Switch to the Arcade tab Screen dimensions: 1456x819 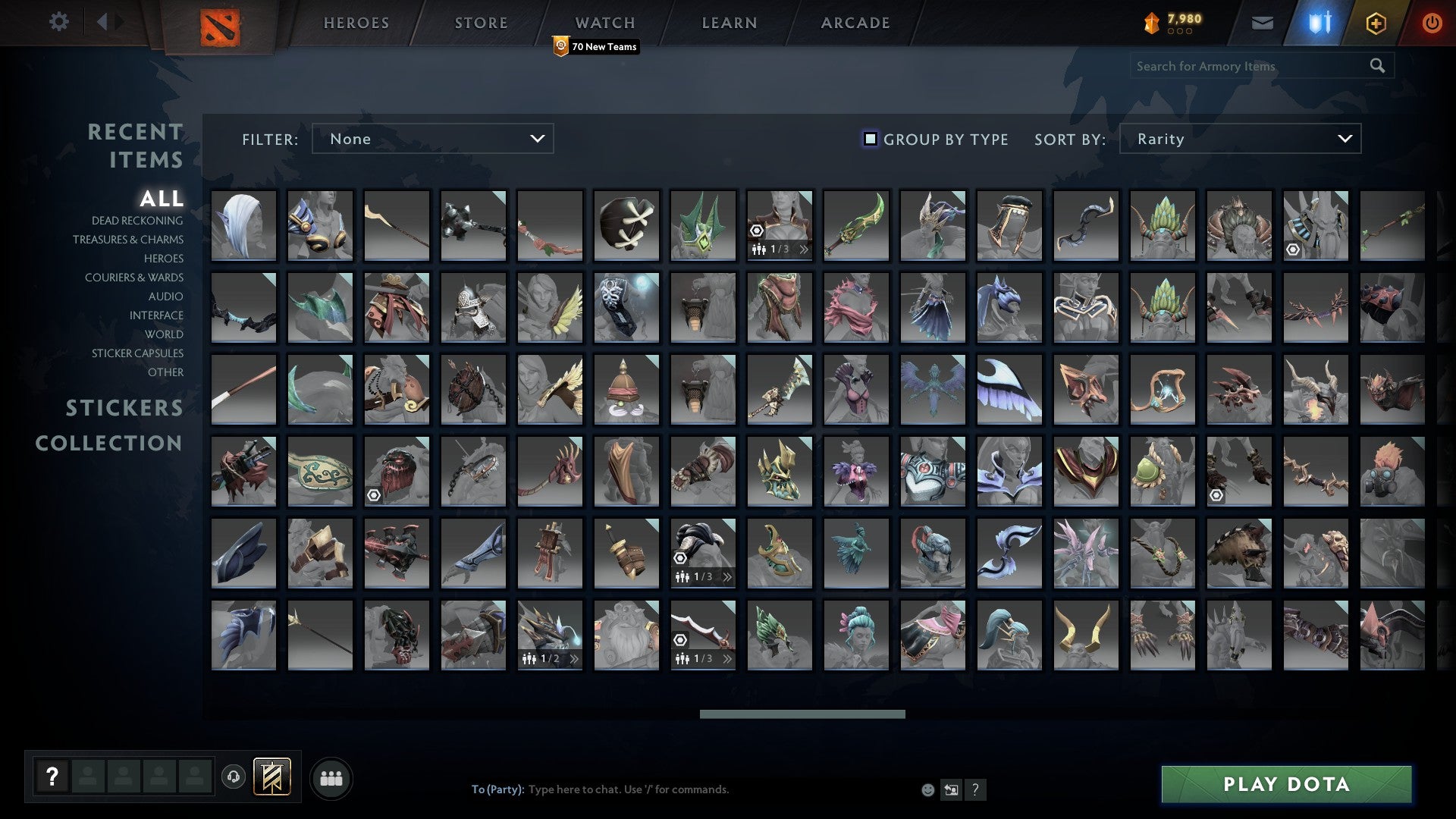coord(855,22)
